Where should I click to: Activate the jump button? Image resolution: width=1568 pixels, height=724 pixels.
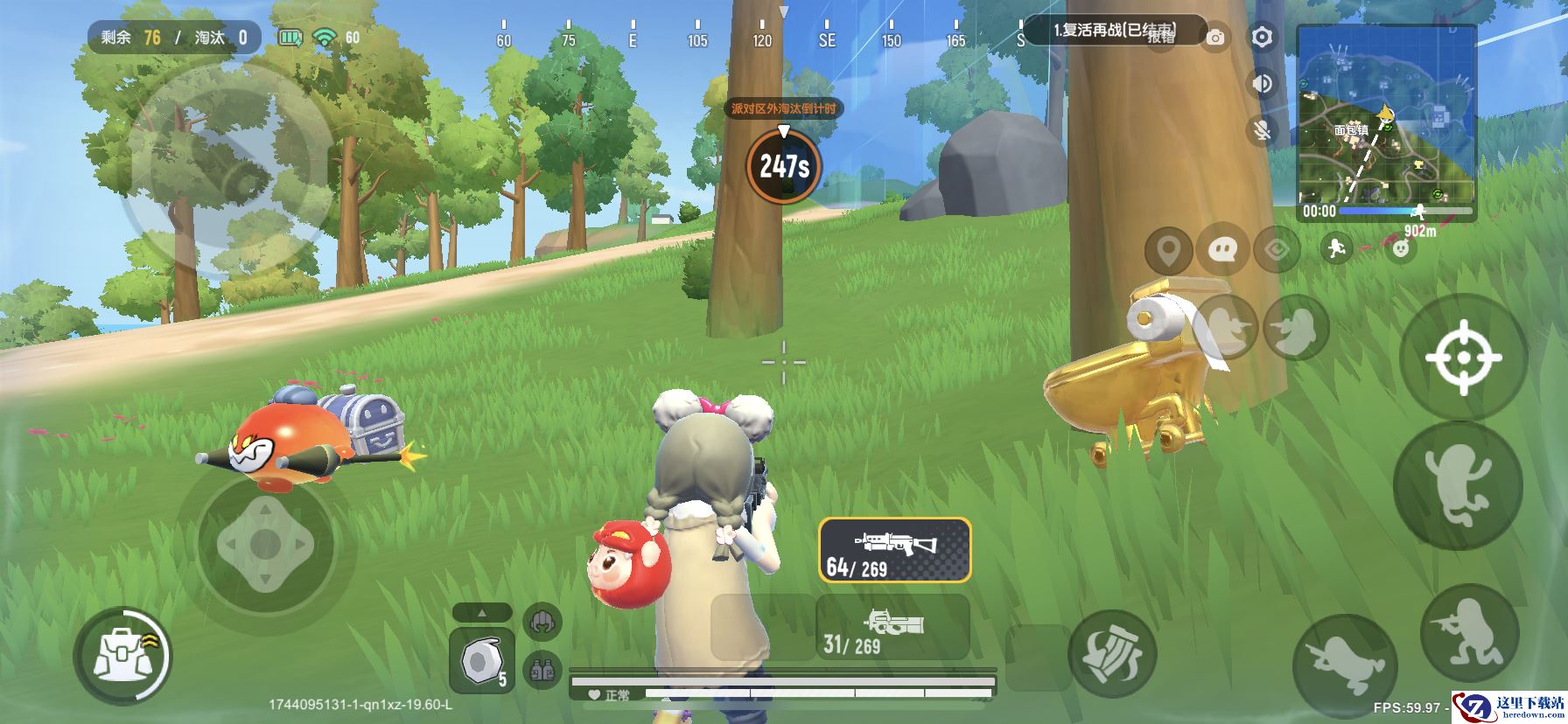(1457, 485)
